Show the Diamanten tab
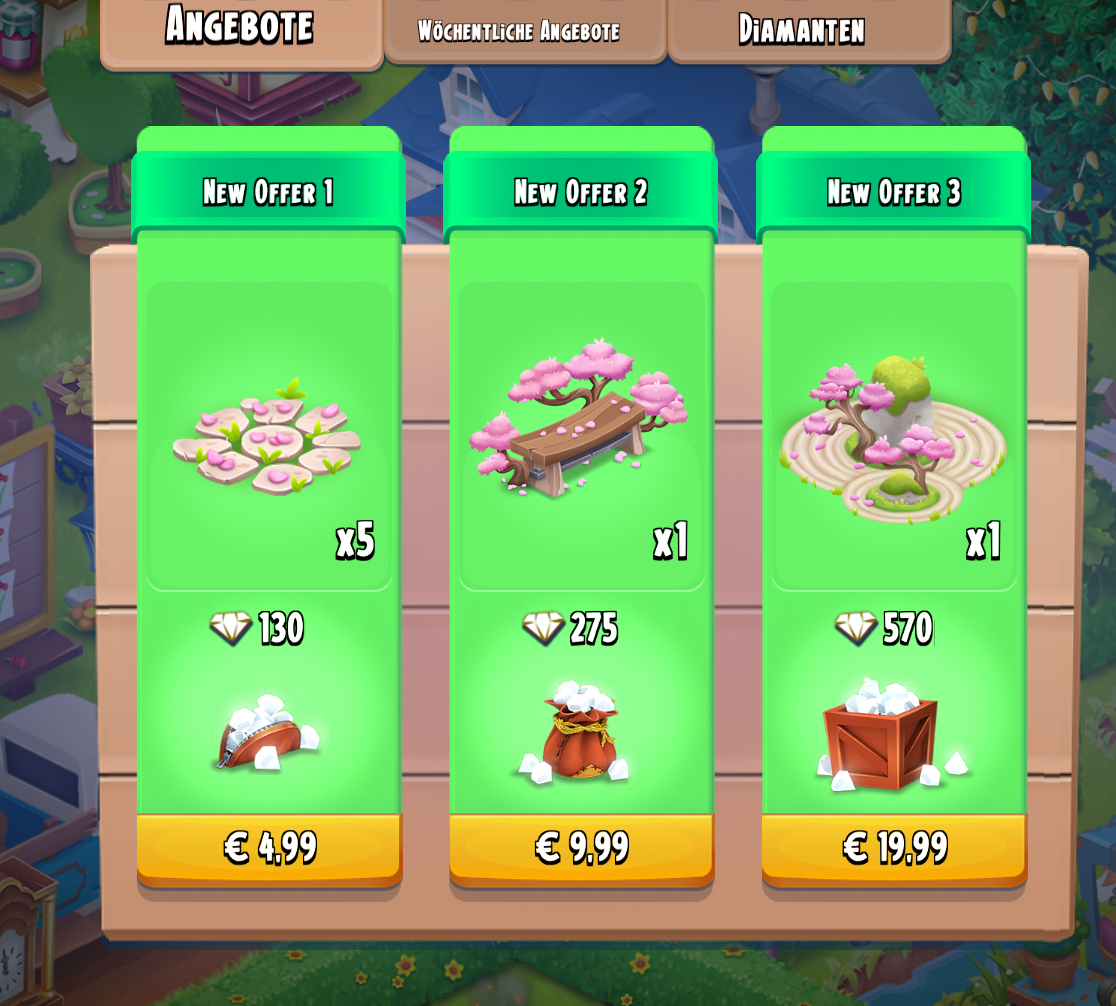Screen dimensions: 1116x1006 [x=802, y=30]
